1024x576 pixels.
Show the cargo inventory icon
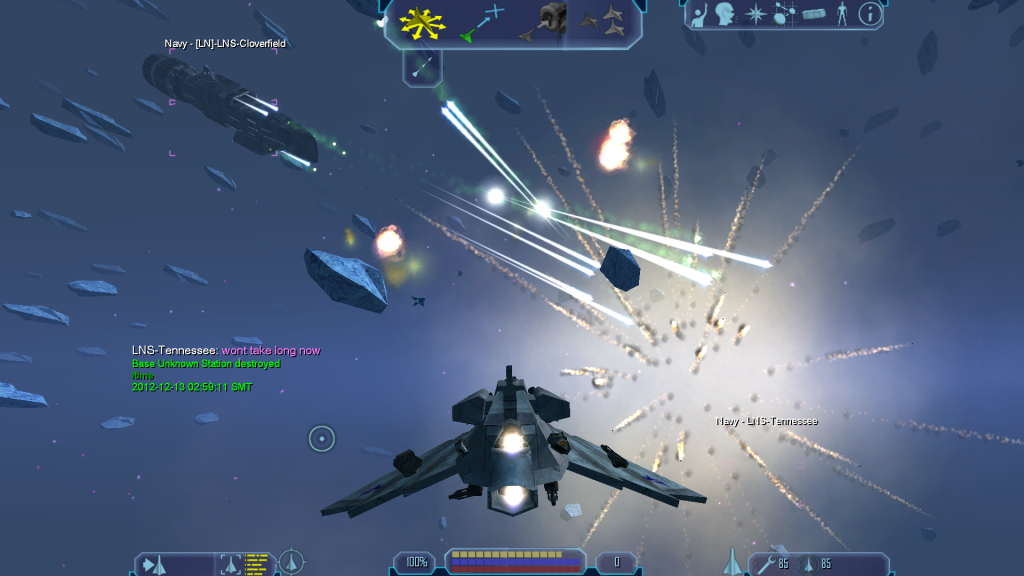click(x=814, y=15)
